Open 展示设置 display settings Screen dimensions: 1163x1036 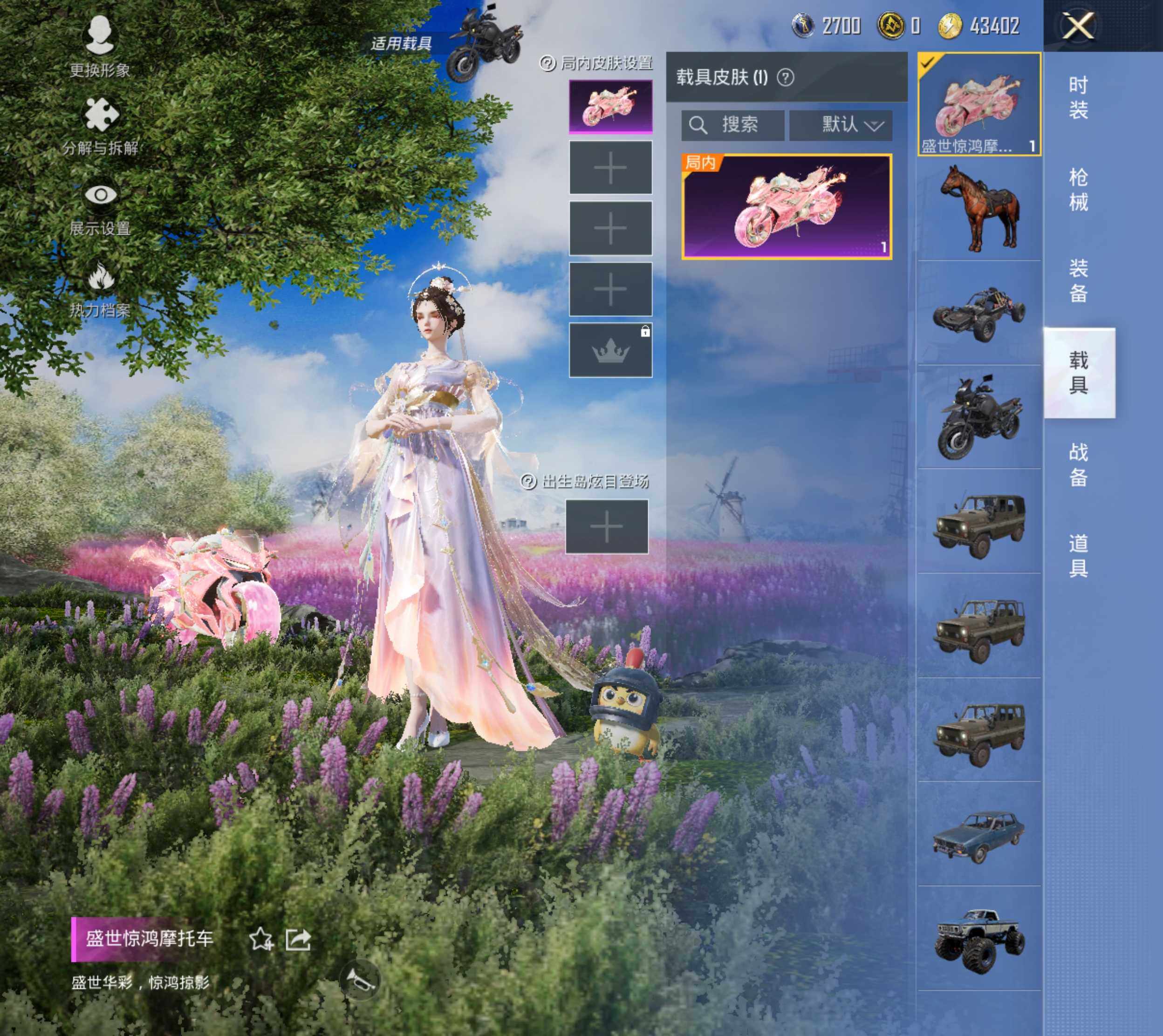tap(100, 208)
